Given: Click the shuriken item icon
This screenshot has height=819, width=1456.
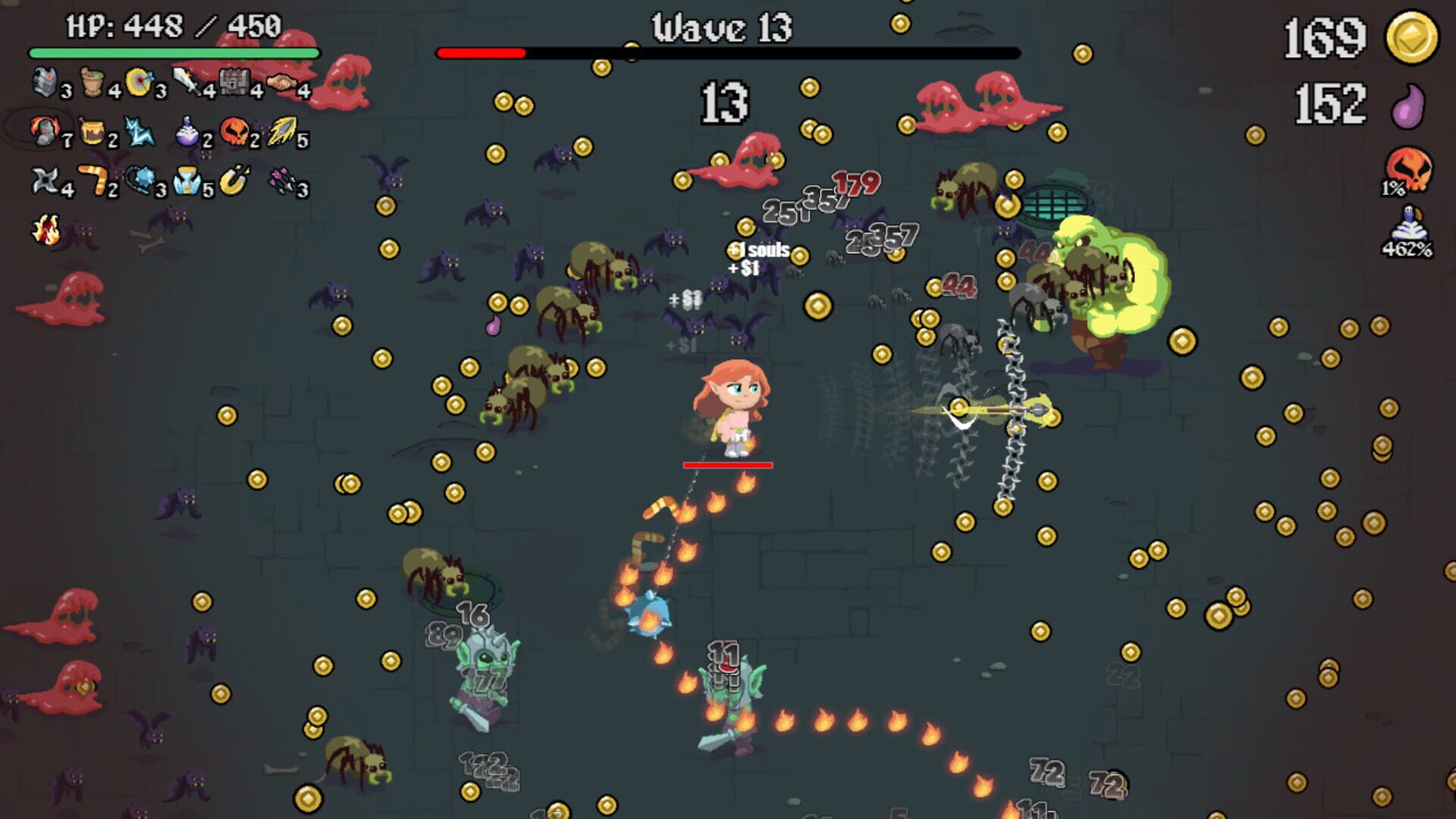Looking at the screenshot, I should (44, 180).
